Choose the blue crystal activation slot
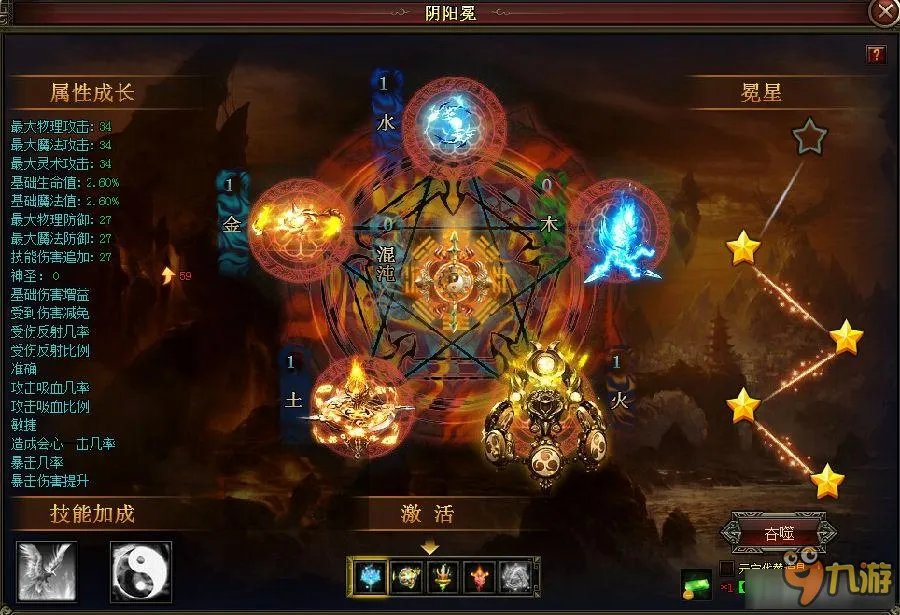The height and width of the screenshot is (615, 900). pos(374,577)
